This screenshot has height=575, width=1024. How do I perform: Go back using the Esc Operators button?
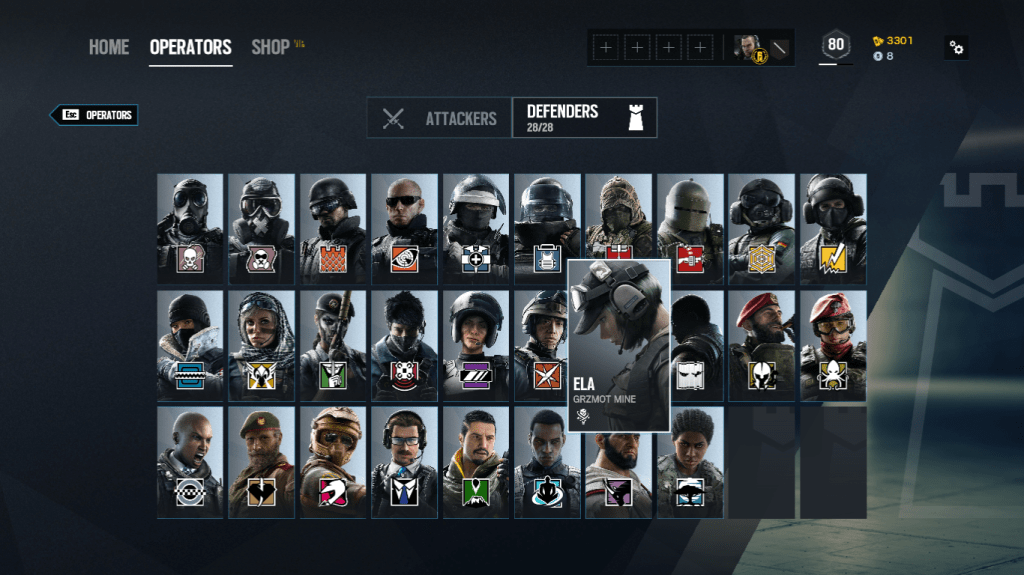pyautogui.click(x=94, y=115)
